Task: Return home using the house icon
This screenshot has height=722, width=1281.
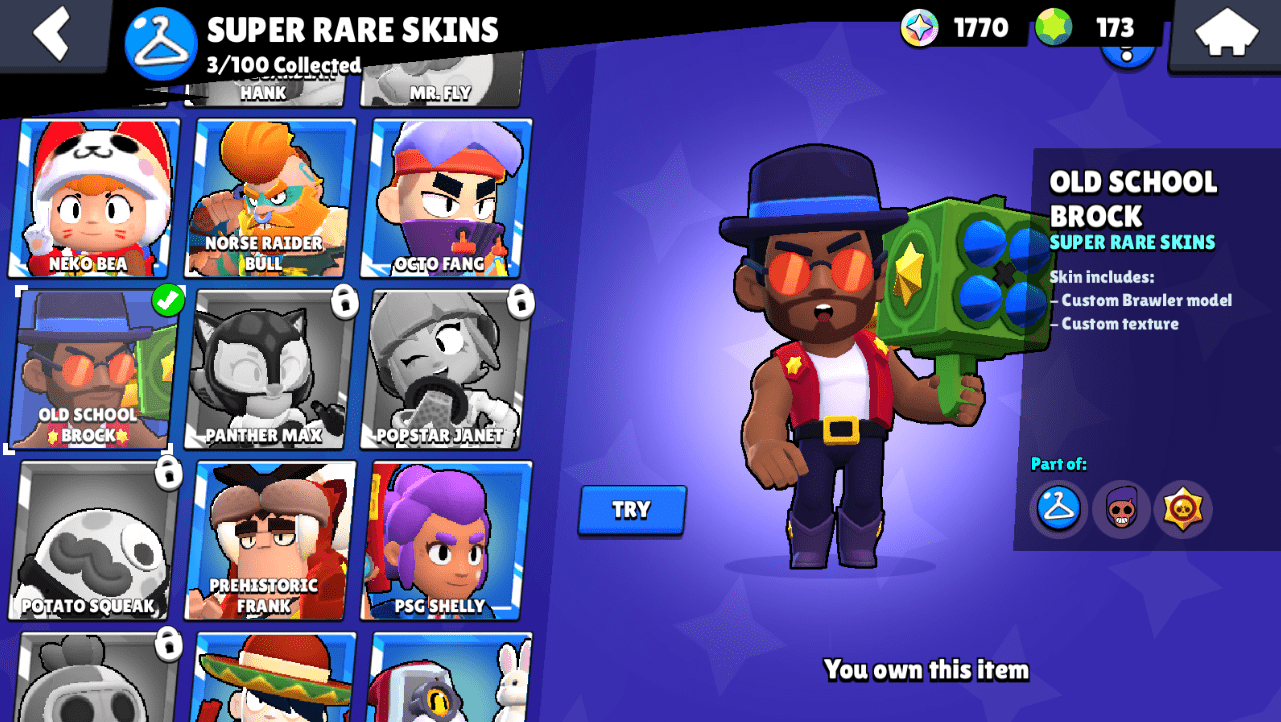Action: coord(1228,30)
